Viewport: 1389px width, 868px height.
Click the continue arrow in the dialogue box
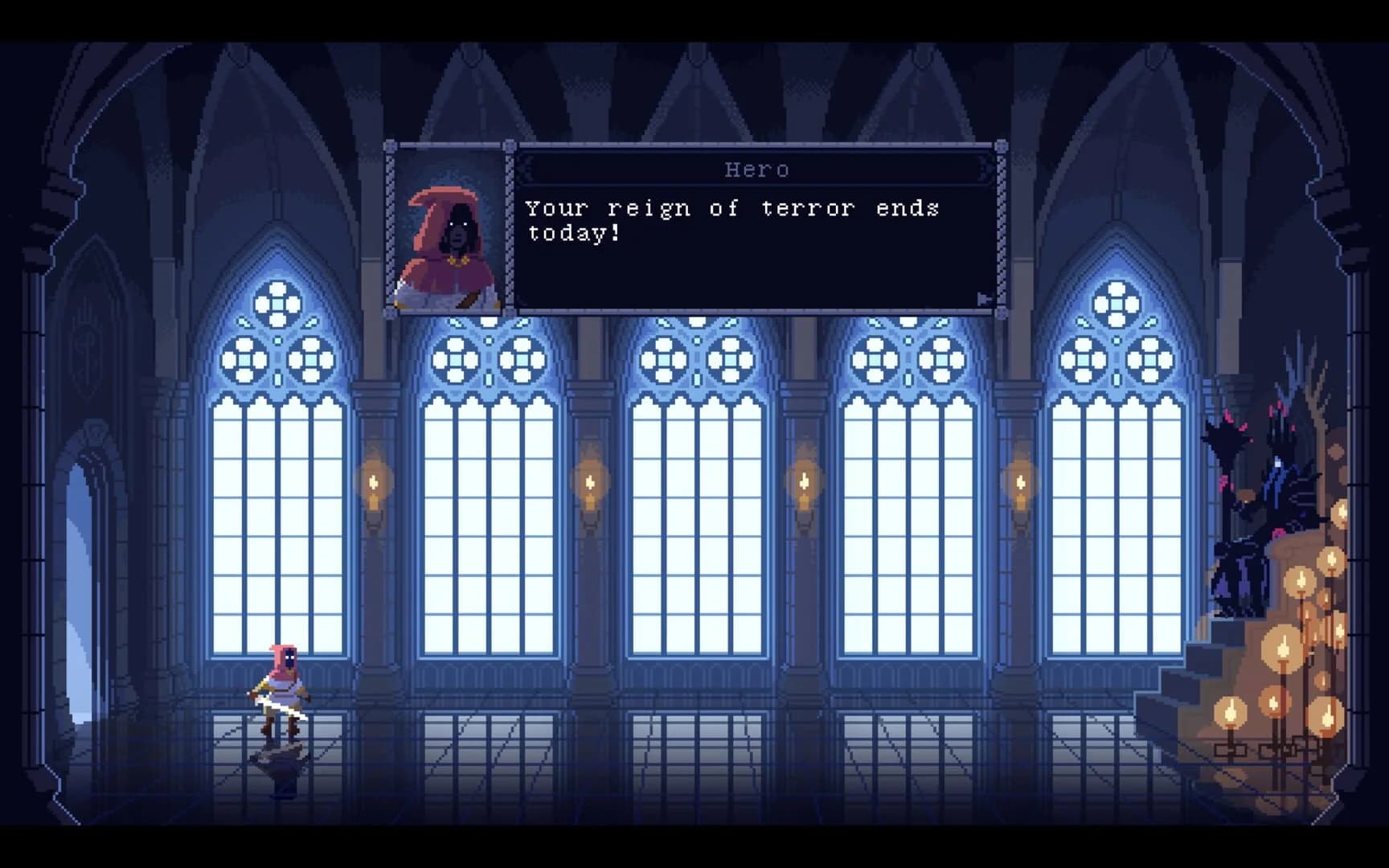(982, 297)
